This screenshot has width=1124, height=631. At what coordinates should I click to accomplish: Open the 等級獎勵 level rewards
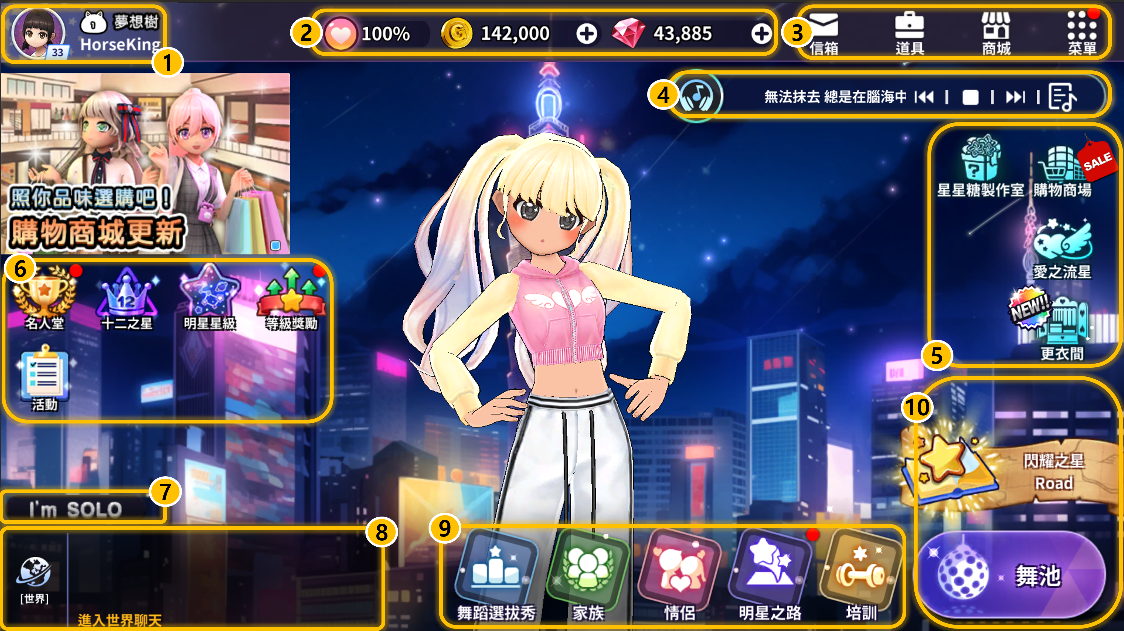(291, 299)
